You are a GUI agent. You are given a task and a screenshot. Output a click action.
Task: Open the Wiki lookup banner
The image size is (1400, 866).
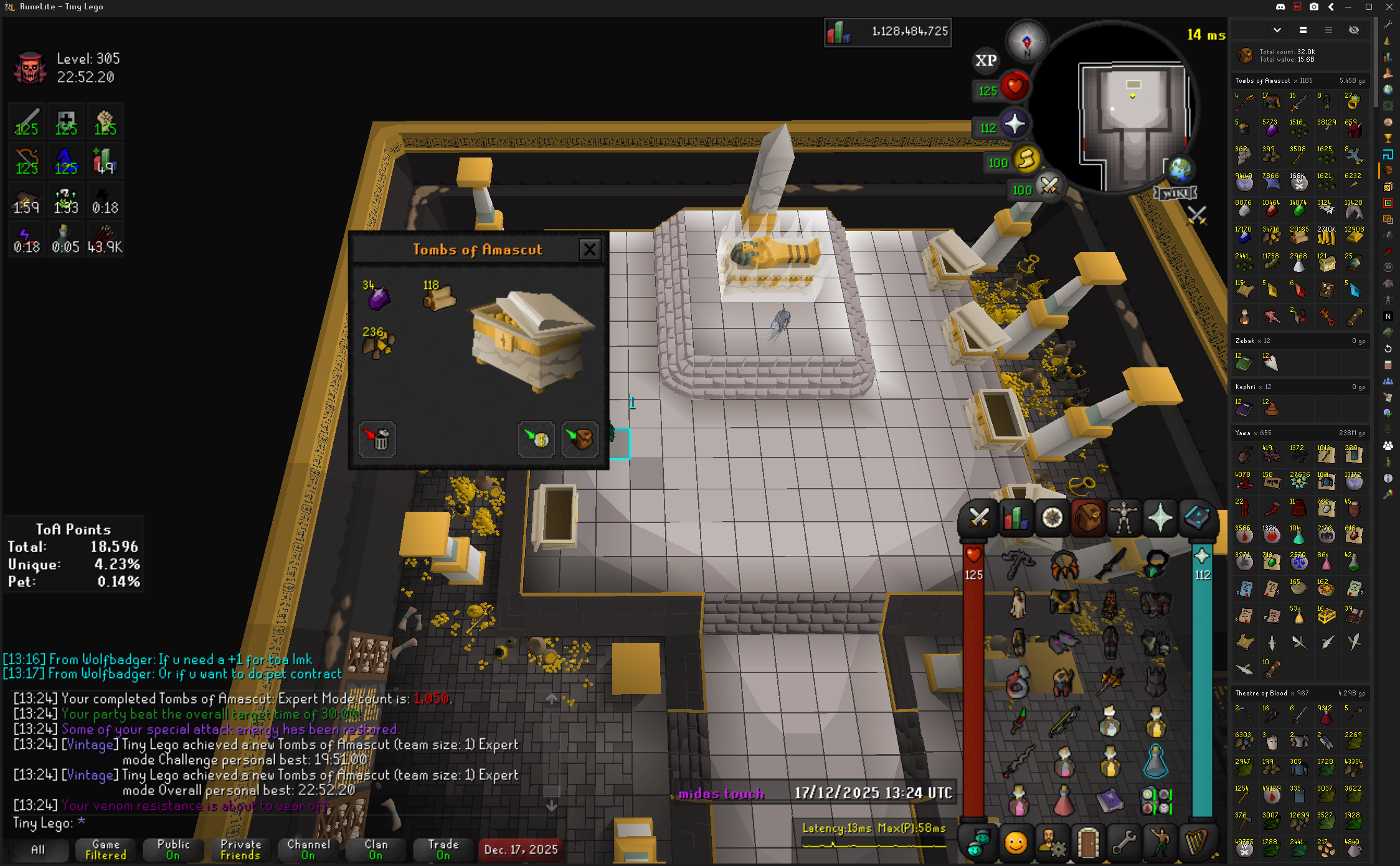click(x=1175, y=194)
